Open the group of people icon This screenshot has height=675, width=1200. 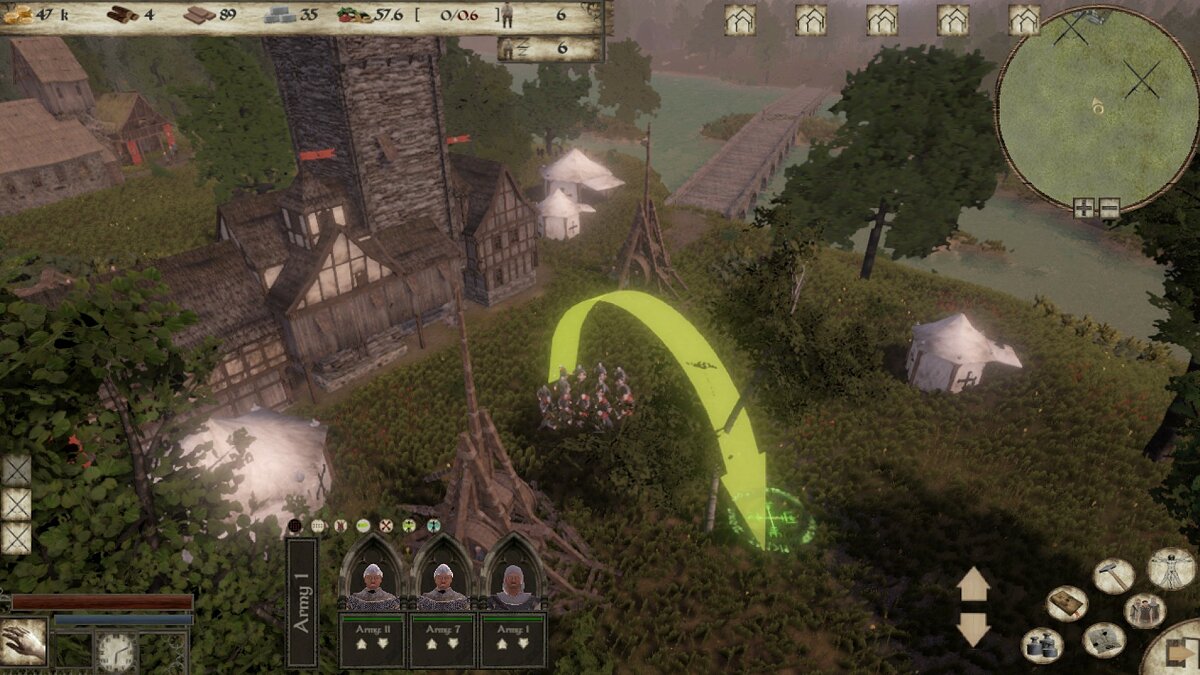click(x=1144, y=610)
